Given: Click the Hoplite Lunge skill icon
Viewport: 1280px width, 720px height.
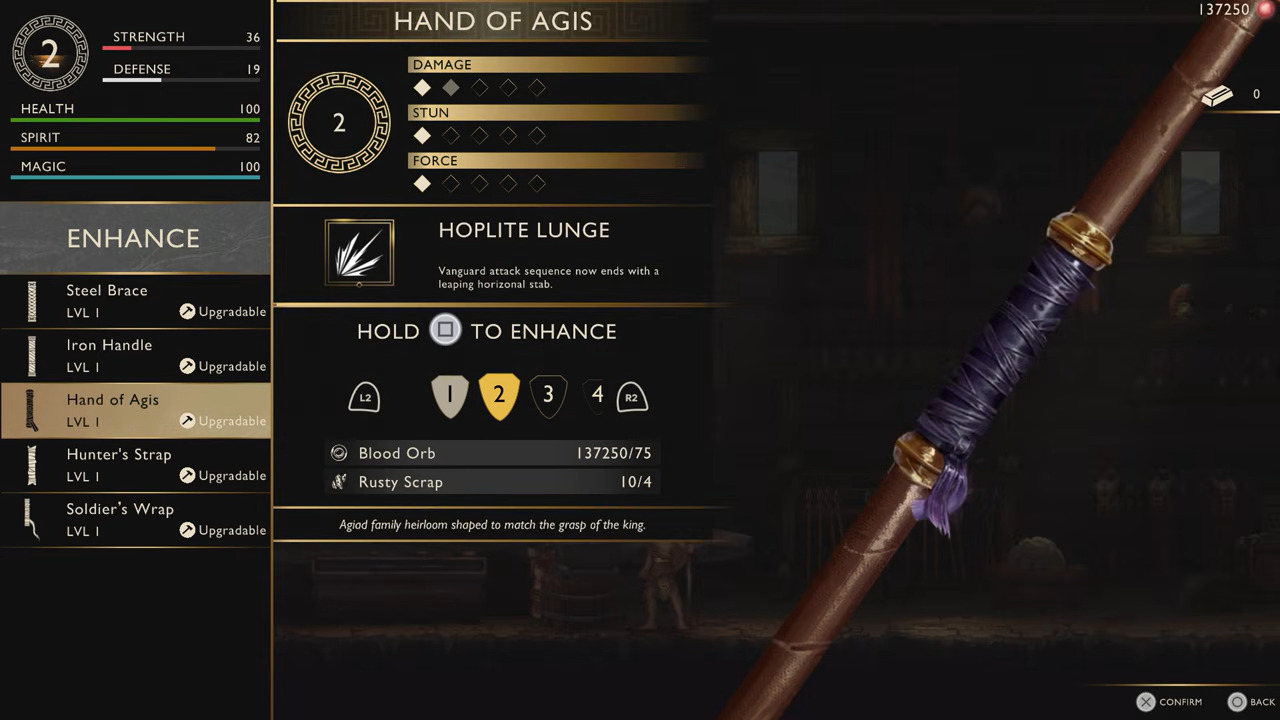Looking at the screenshot, I should (x=359, y=253).
